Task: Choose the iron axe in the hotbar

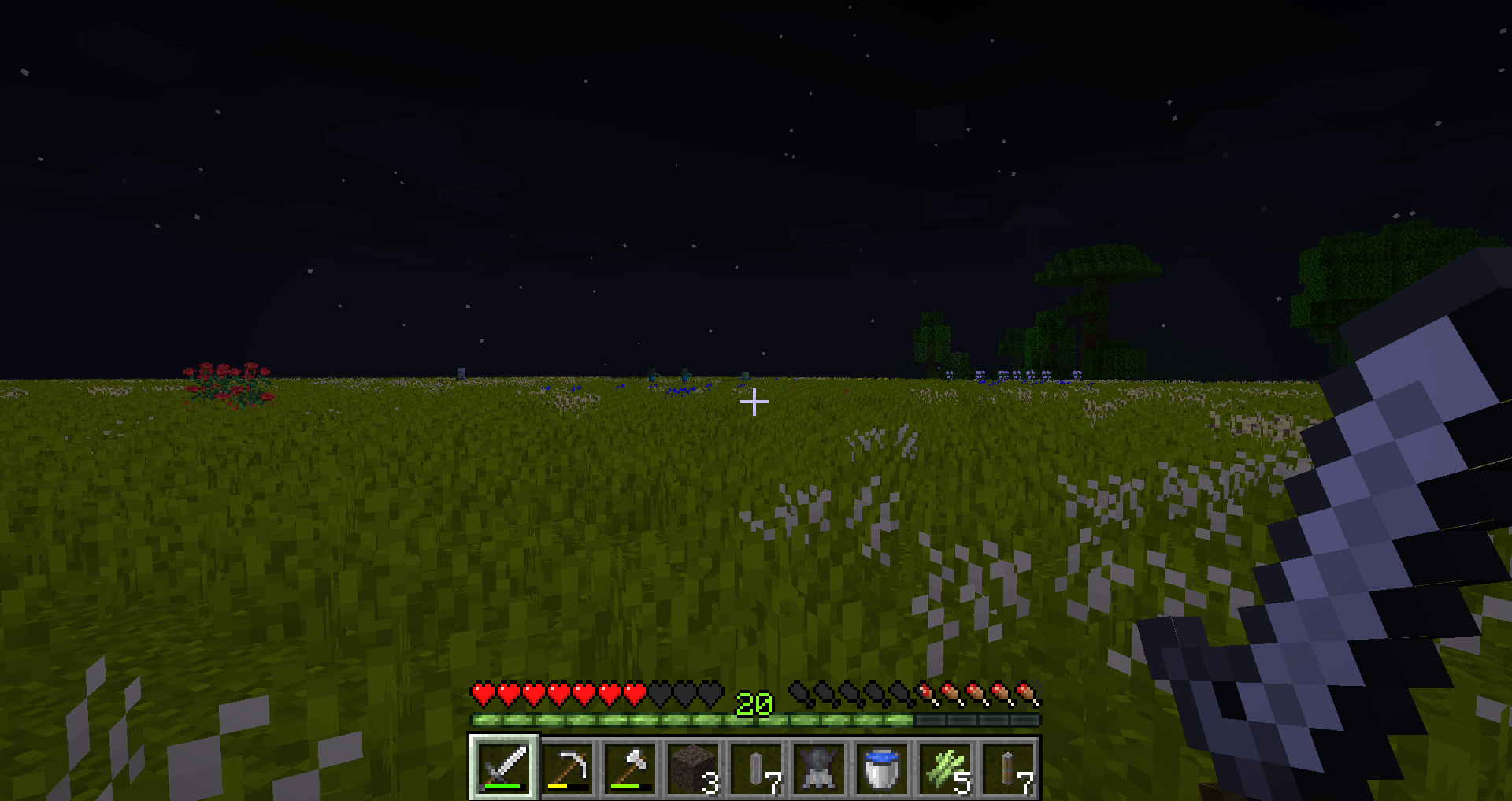Action: point(630,767)
